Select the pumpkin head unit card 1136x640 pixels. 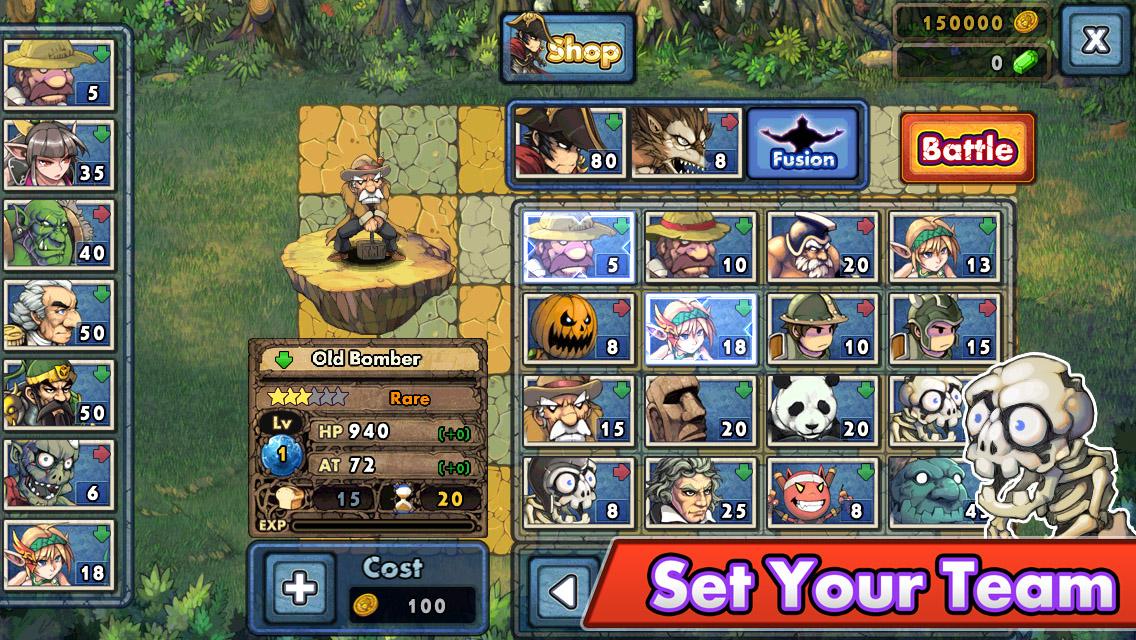point(578,328)
